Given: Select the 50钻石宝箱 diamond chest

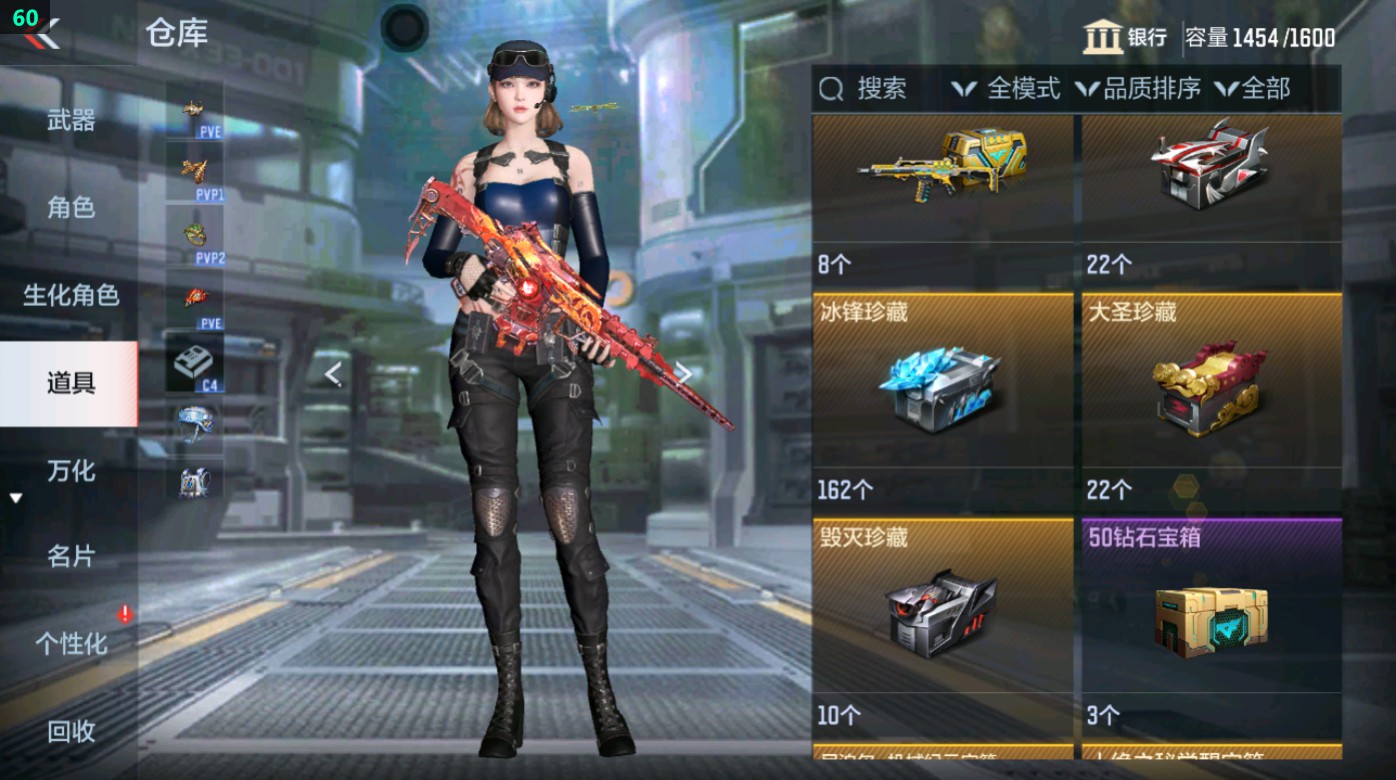Looking at the screenshot, I should (1211, 620).
